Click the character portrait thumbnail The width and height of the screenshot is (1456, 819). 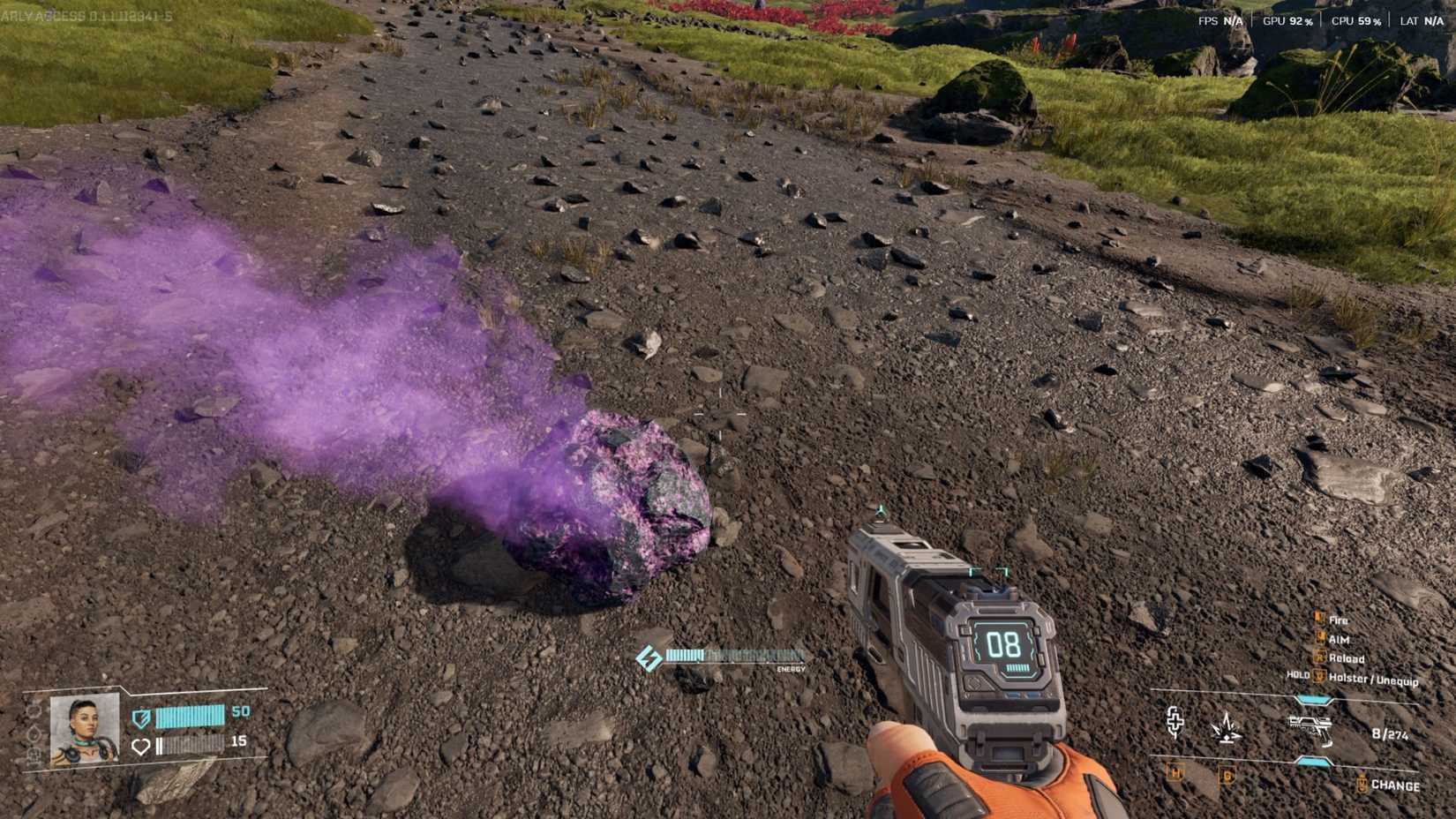coord(82,728)
